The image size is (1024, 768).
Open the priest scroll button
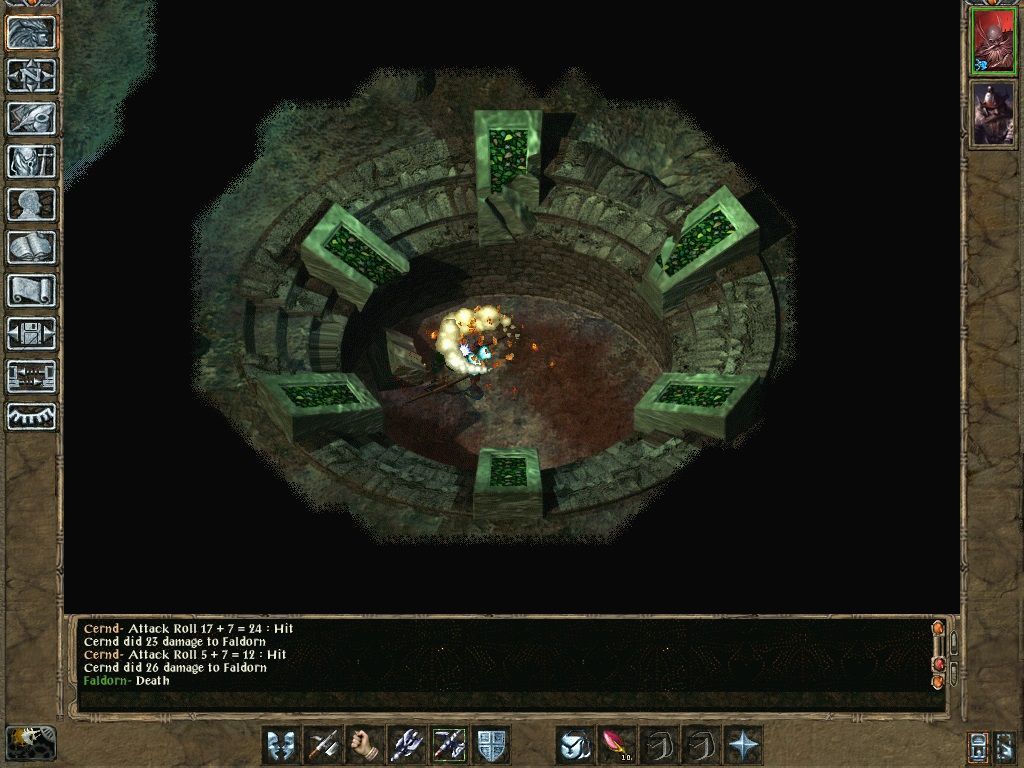31,290
